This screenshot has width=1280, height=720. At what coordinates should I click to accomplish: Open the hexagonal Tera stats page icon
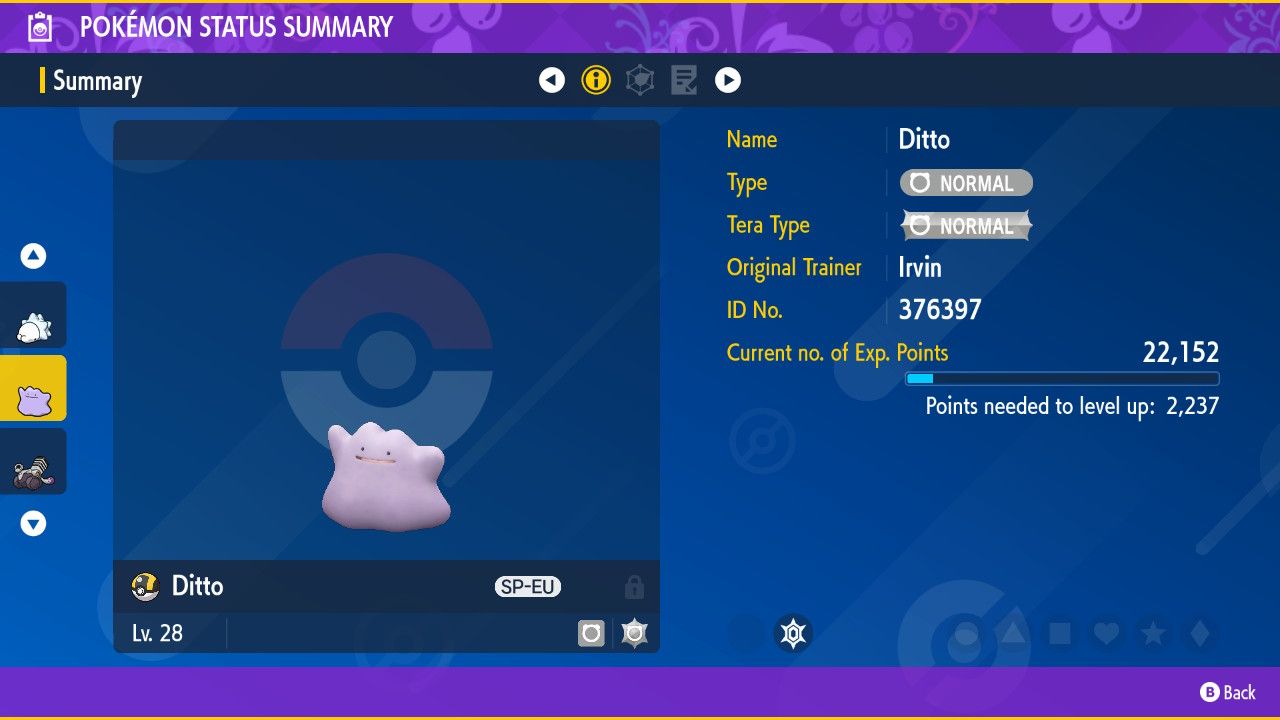pos(640,80)
